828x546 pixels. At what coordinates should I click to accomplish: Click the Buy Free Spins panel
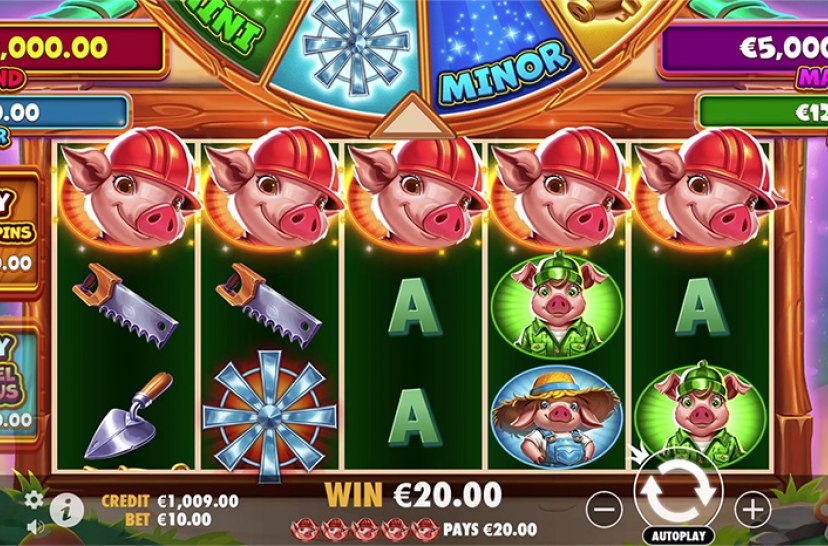pos(18,231)
